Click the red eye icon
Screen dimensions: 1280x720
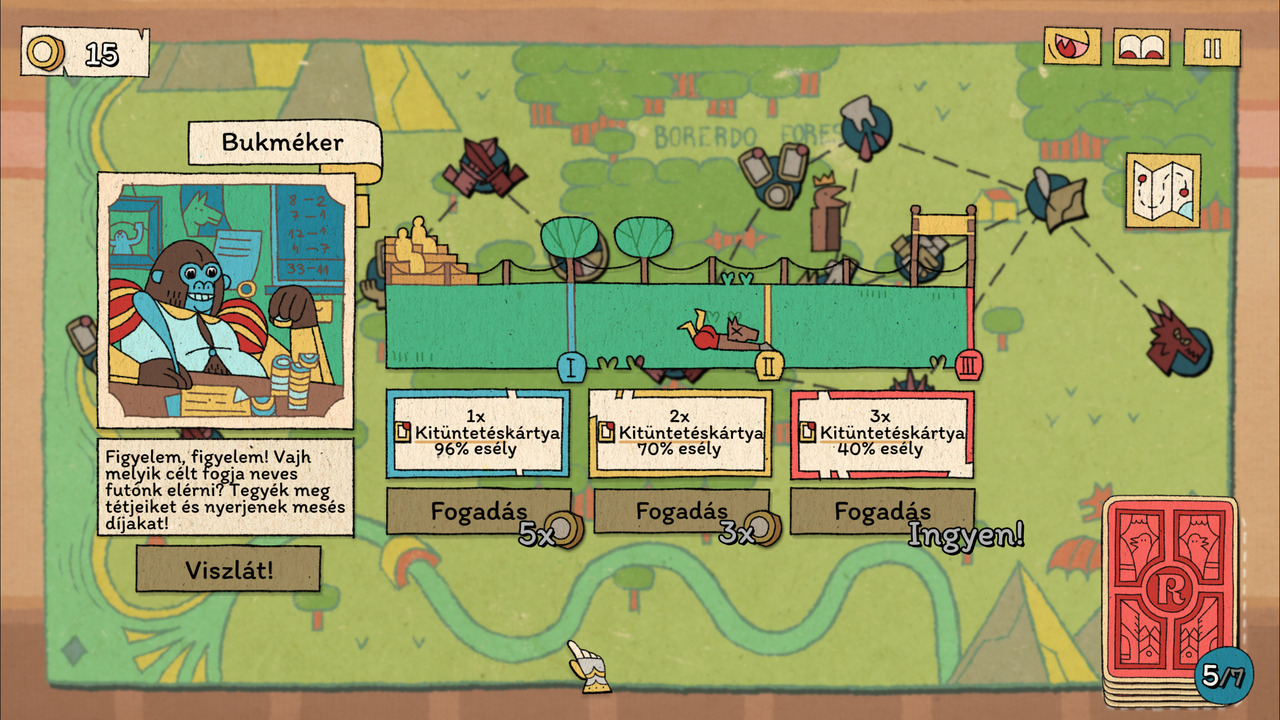coord(1072,47)
